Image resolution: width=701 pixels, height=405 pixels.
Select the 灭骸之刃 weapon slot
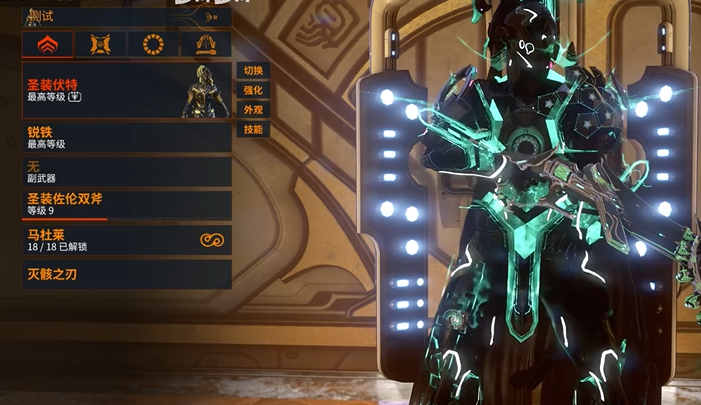pos(126,274)
